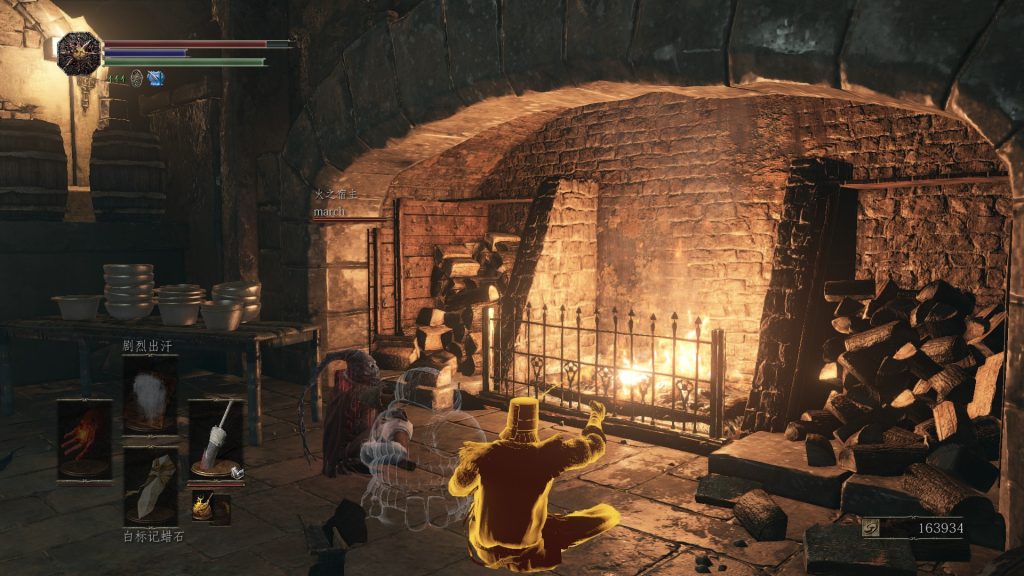Click the octagonal covenant emblem
1024x576 pixels.
tap(78, 53)
